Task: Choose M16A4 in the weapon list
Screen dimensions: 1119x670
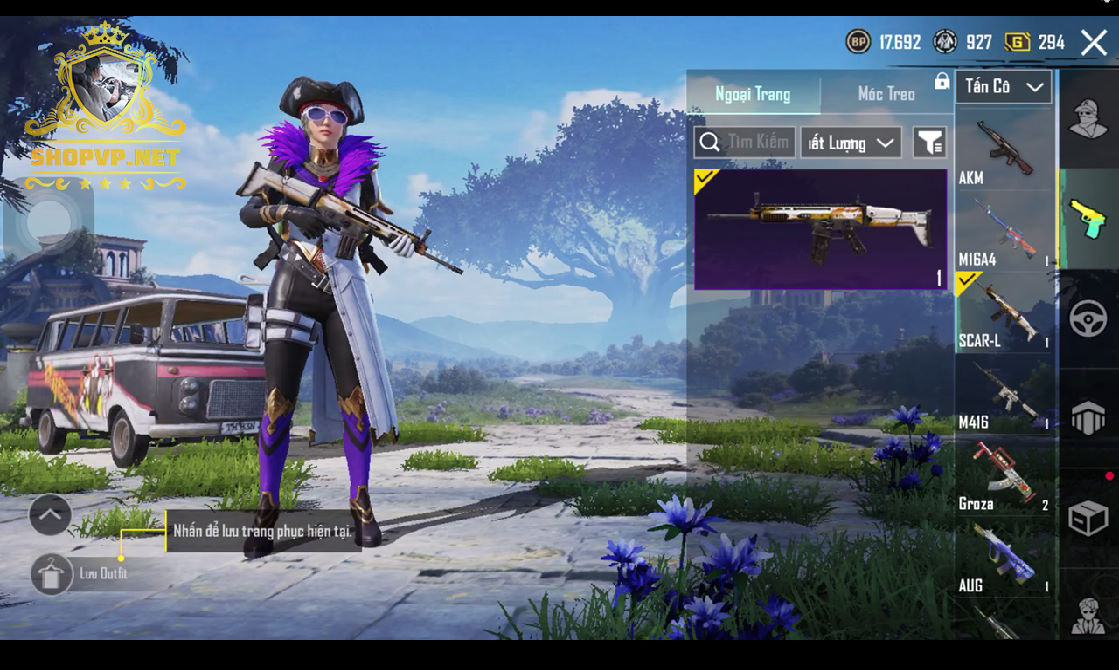Action: 1003,232
